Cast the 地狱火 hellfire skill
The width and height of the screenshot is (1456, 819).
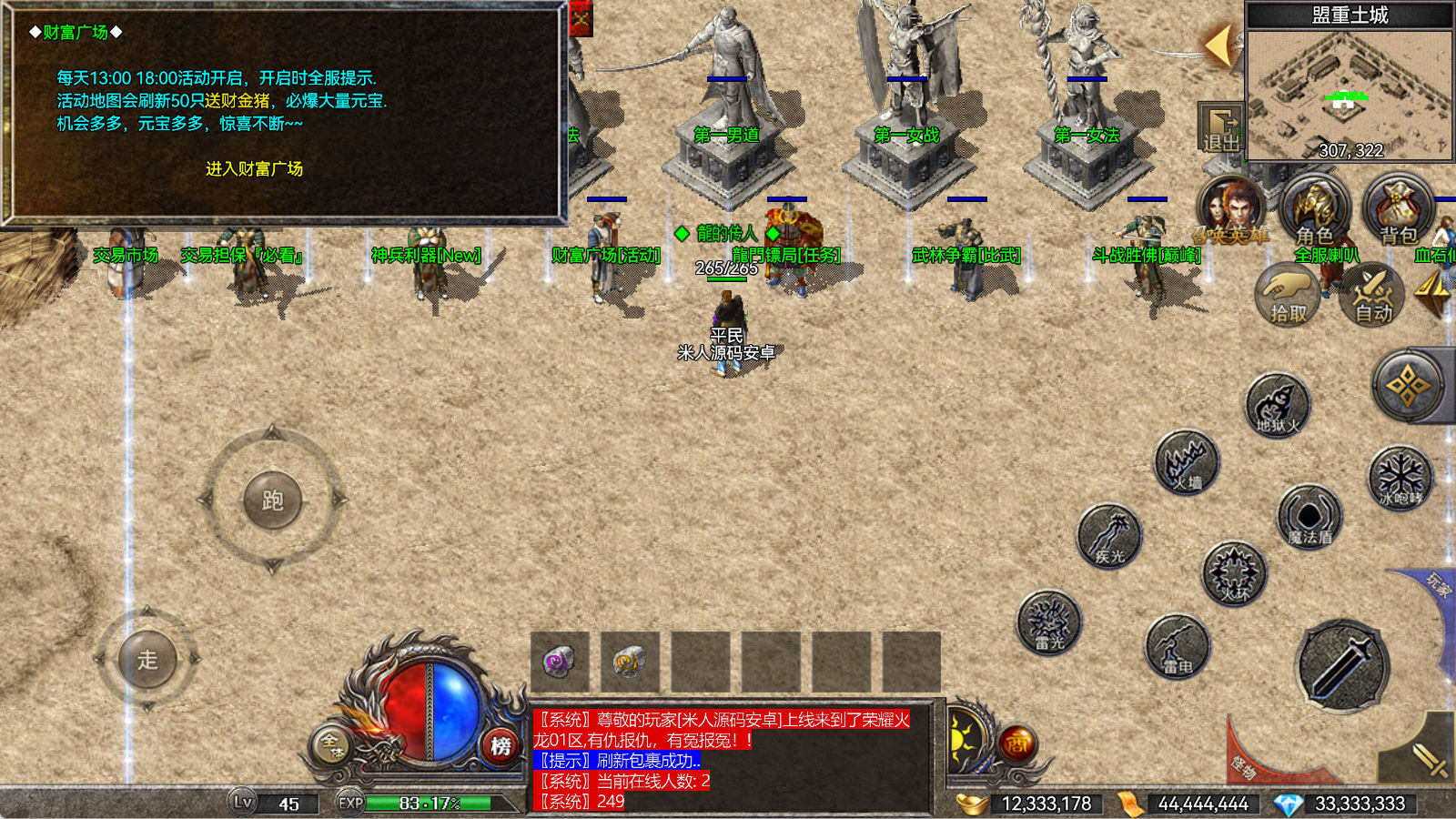point(1278,404)
